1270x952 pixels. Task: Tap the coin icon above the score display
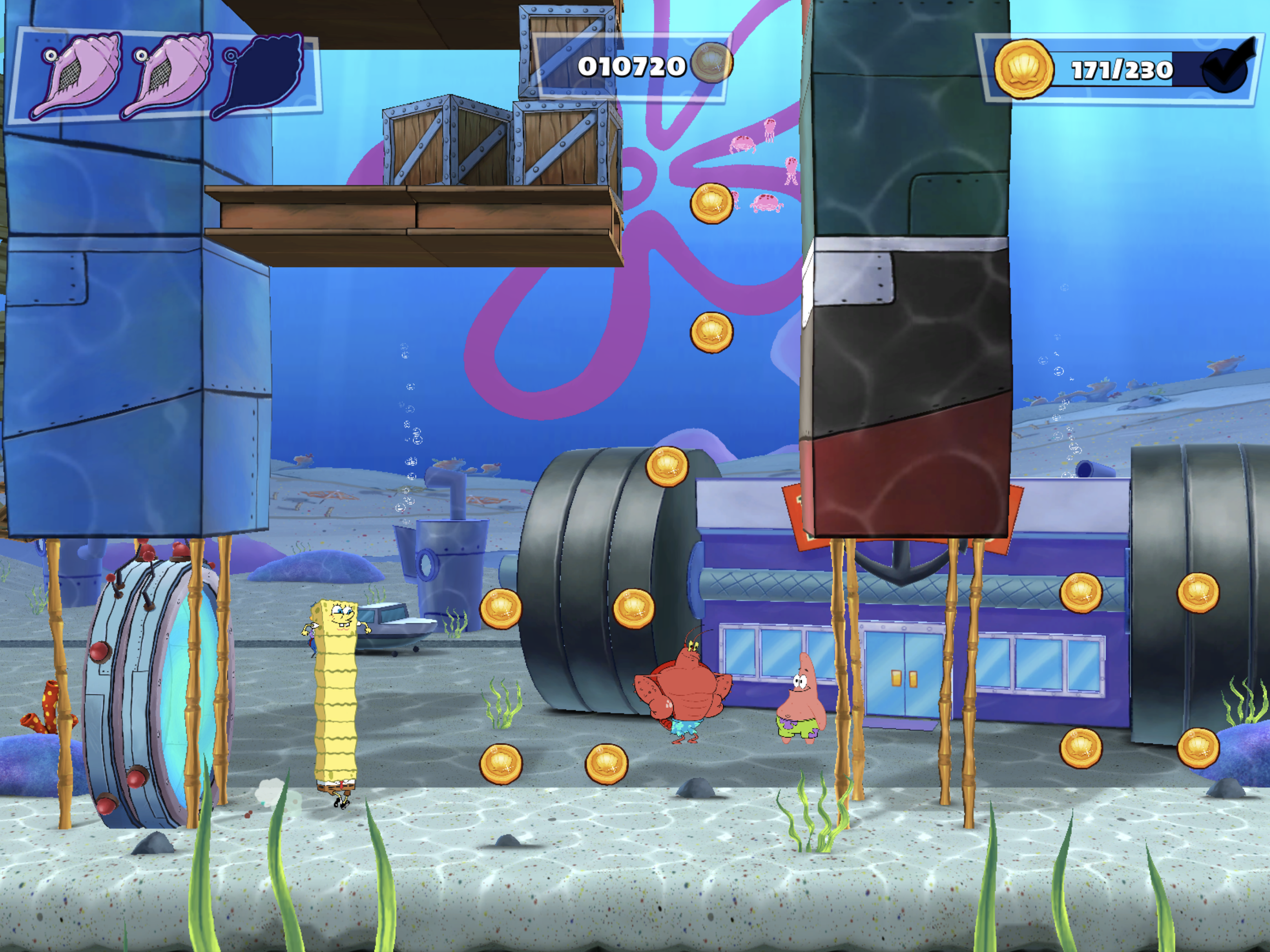click(x=712, y=64)
